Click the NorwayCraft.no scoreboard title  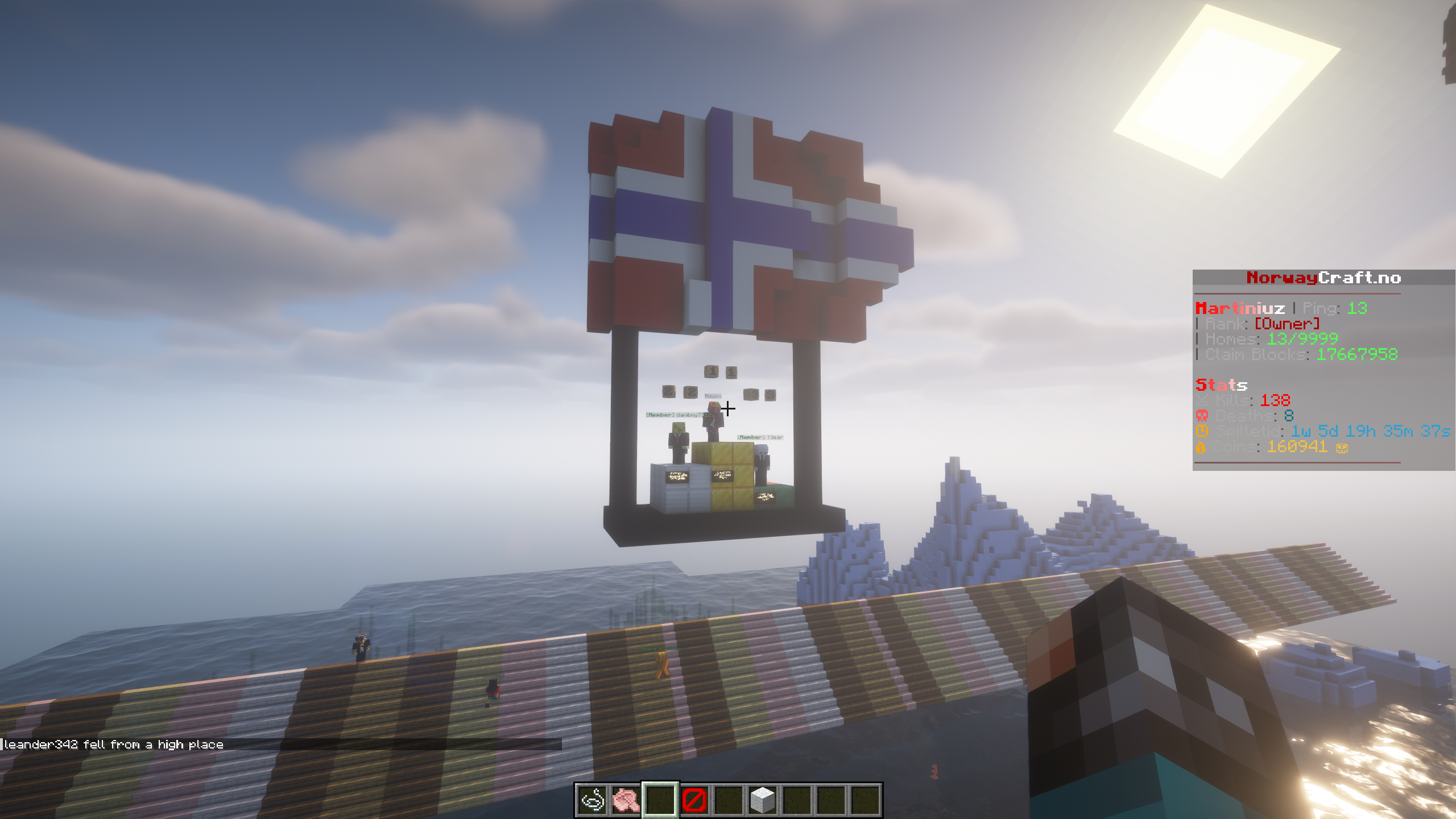[1323, 278]
